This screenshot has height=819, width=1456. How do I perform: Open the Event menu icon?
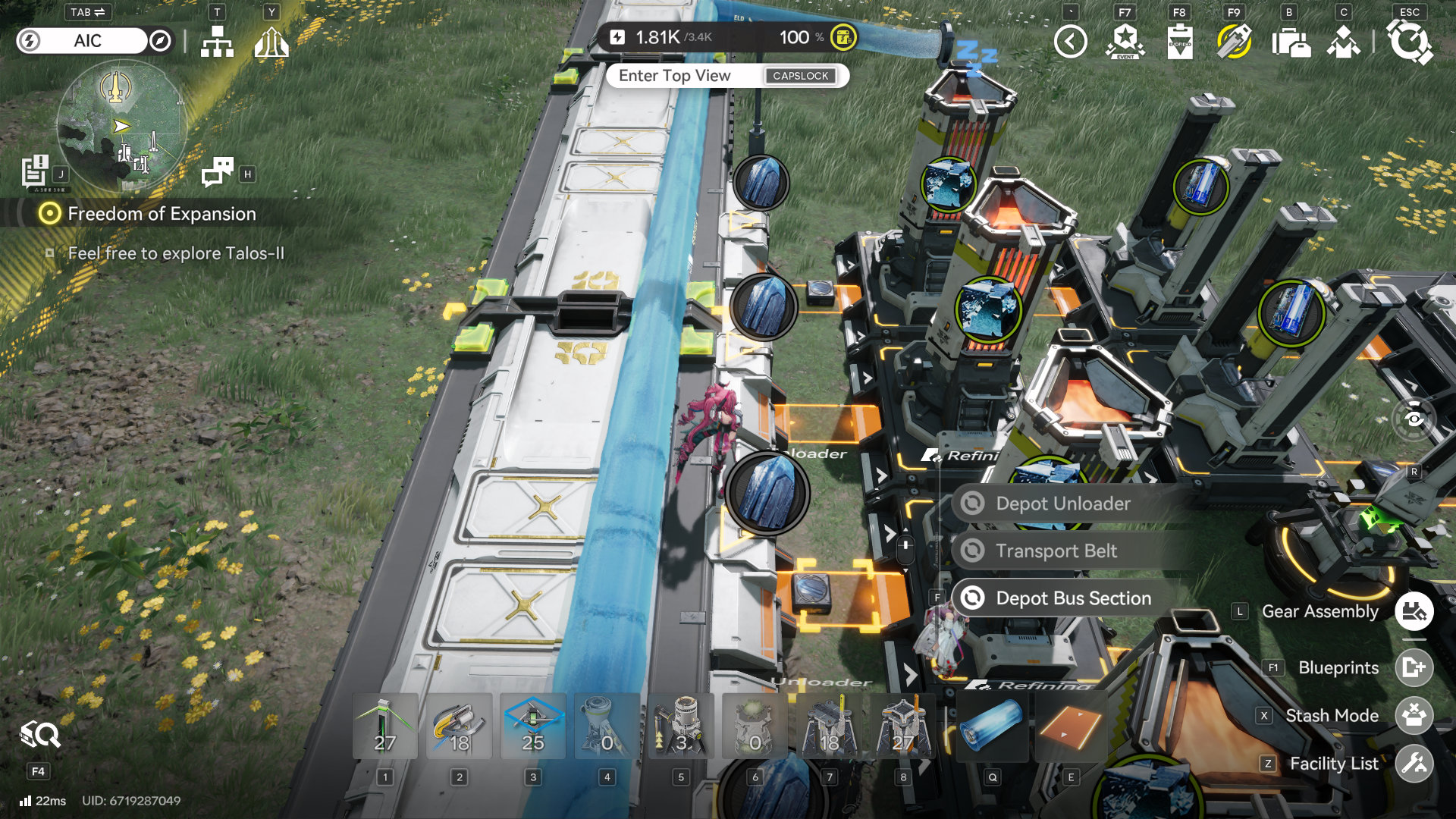pyautogui.click(x=1125, y=42)
